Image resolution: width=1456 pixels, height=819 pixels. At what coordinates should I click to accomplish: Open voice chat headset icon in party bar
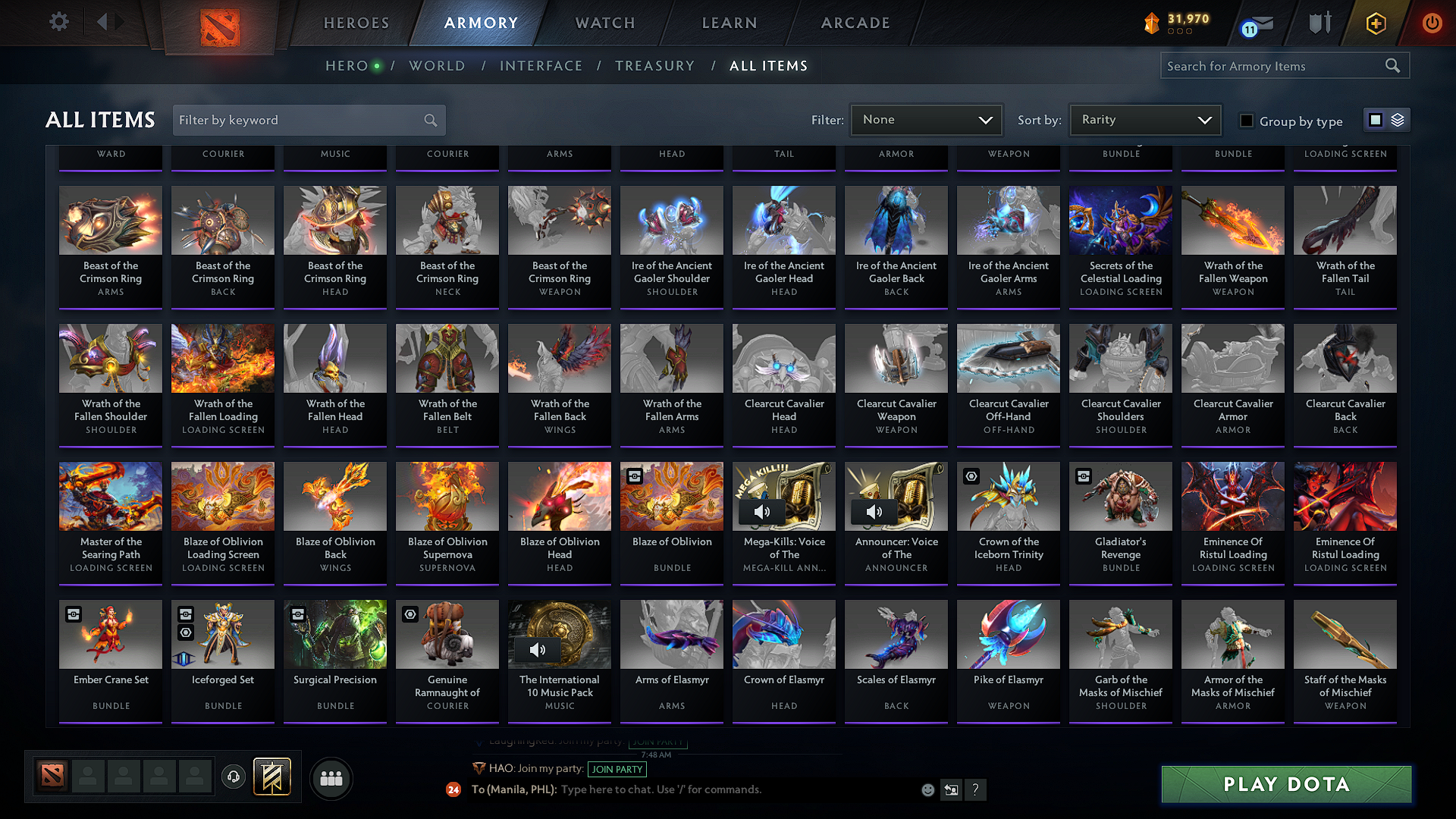[x=234, y=777]
